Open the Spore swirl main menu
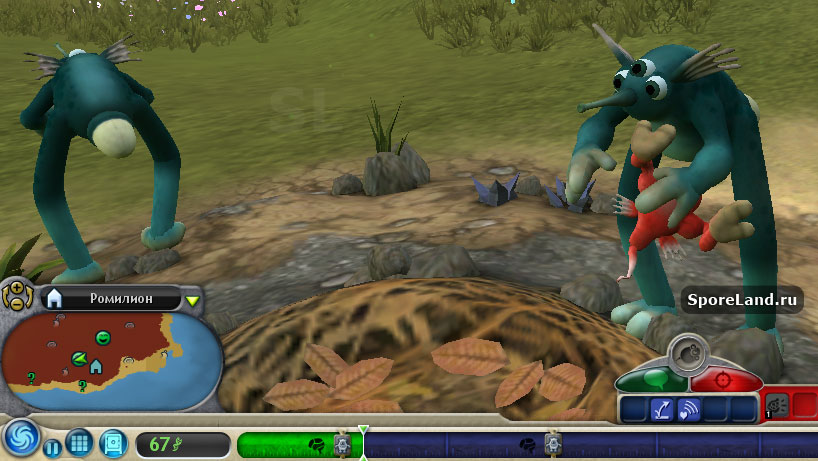This screenshot has height=461, width=818. click(x=20, y=440)
